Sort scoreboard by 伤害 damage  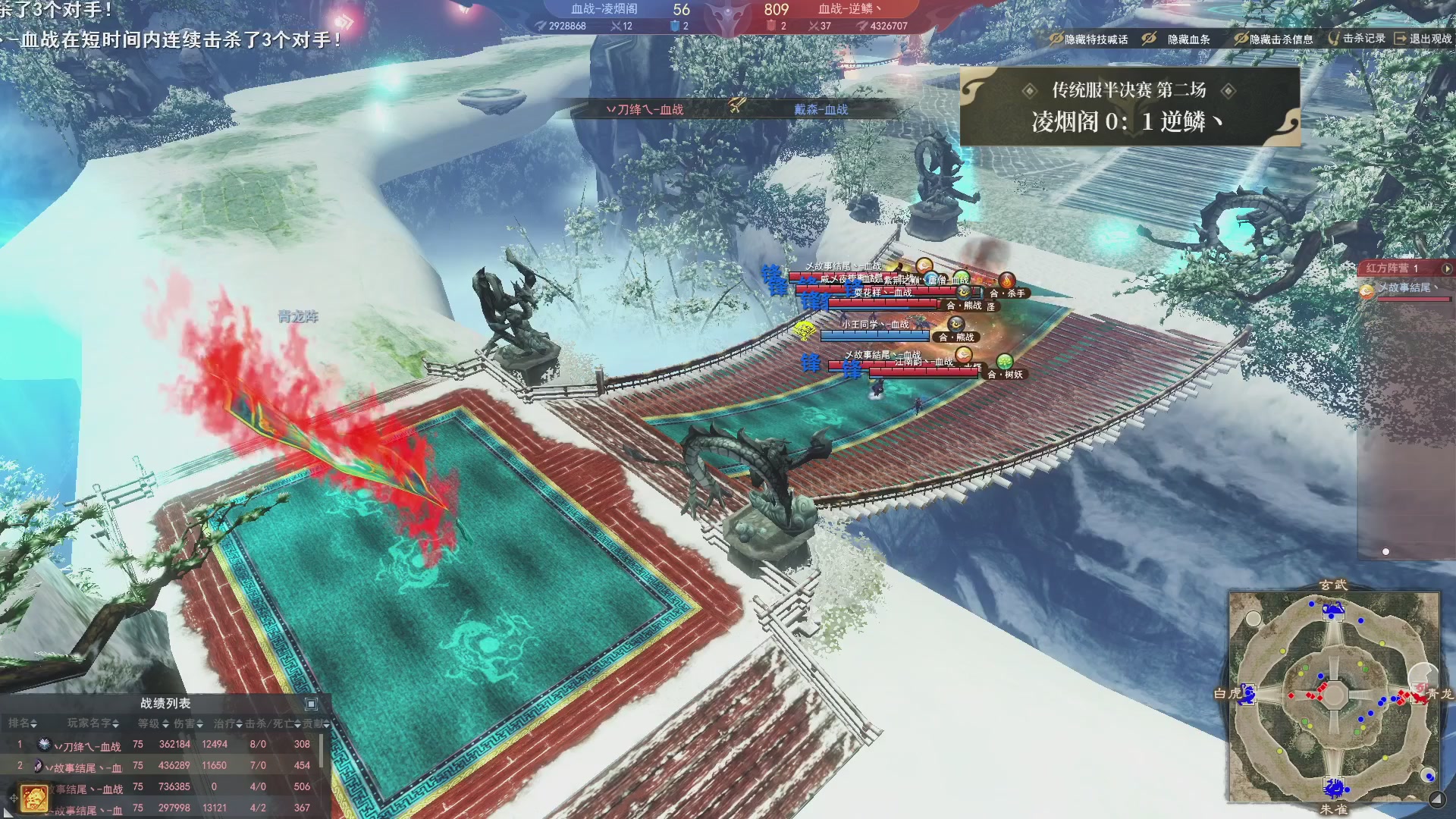(x=188, y=723)
